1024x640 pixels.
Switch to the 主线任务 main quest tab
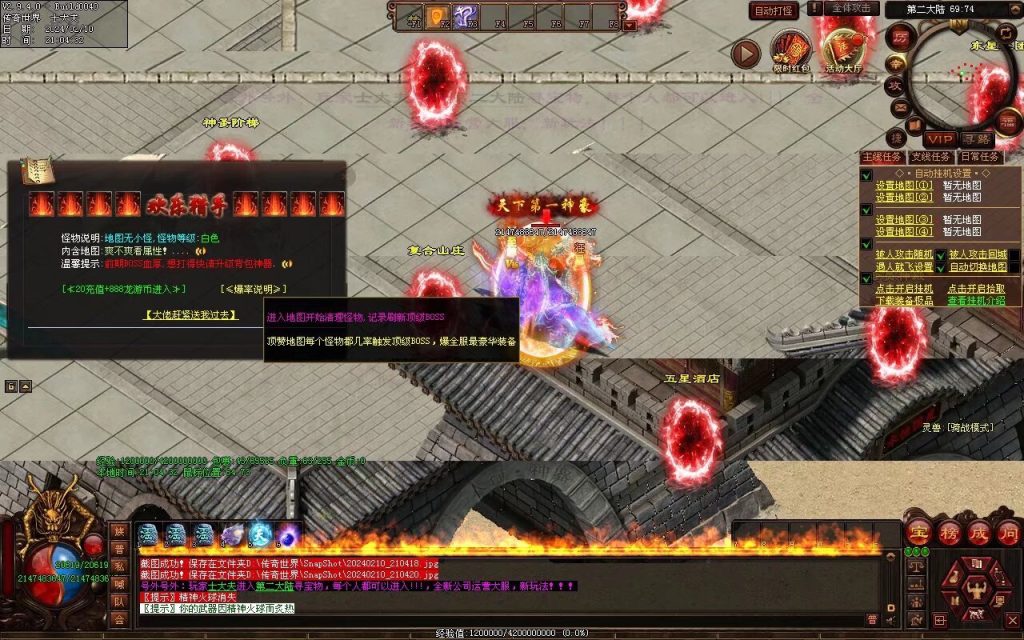(x=881, y=157)
